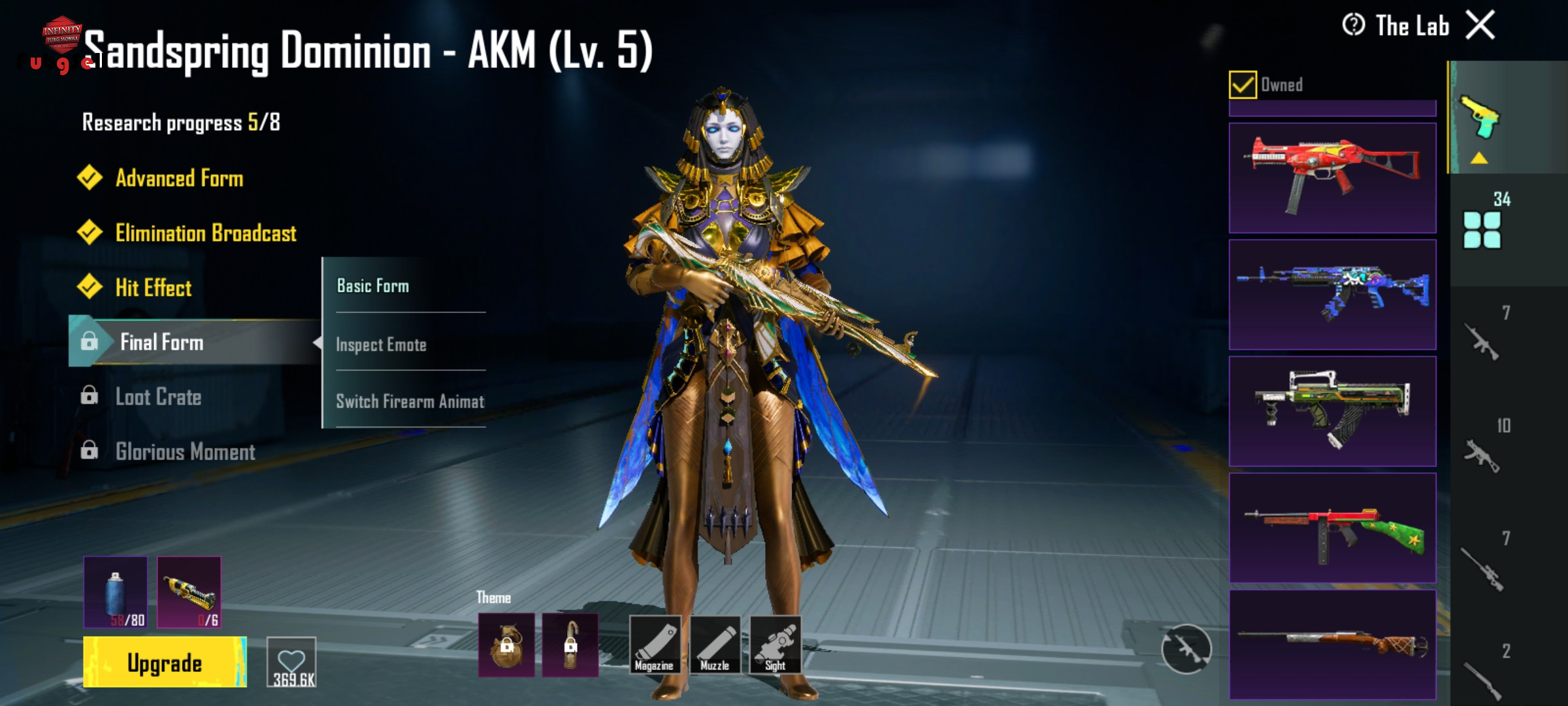Switch to the all-weapons grid category
The height and width of the screenshot is (706, 1568).
[x=1482, y=229]
